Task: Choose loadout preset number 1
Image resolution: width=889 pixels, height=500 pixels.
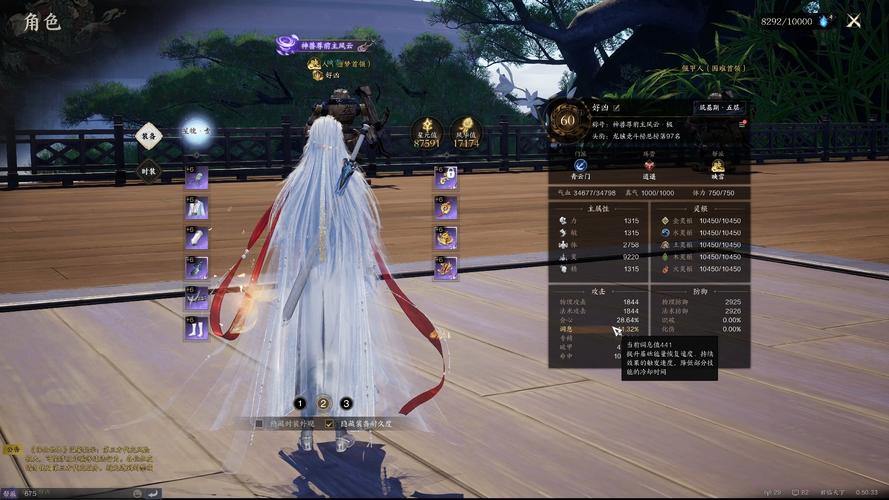Action: click(x=300, y=403)
